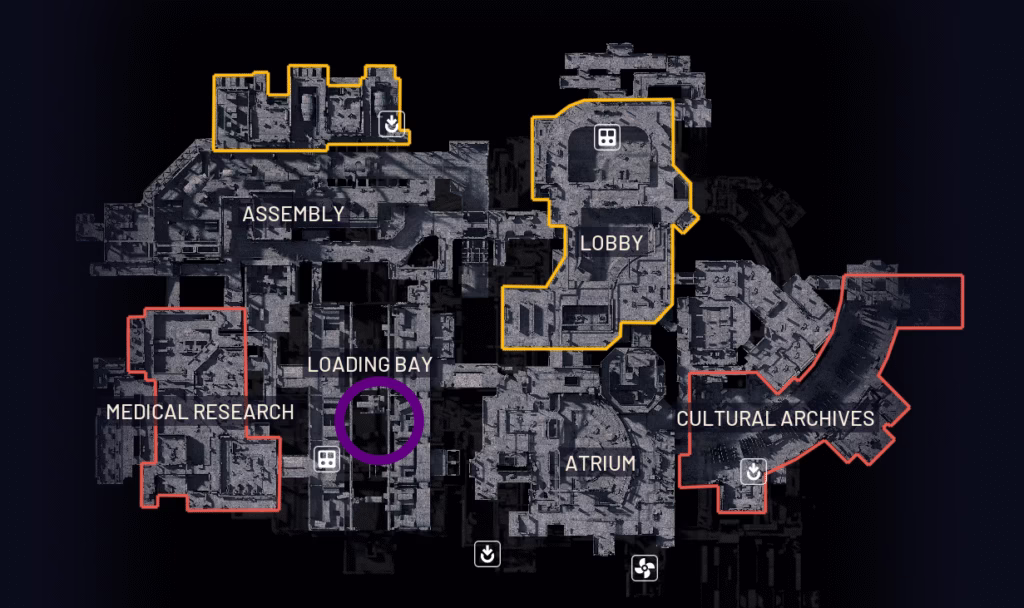Image resolution: width=1024 pixels, height=608 pixels.
Task: Click the Assembly area label
Action: pos(293,213)
